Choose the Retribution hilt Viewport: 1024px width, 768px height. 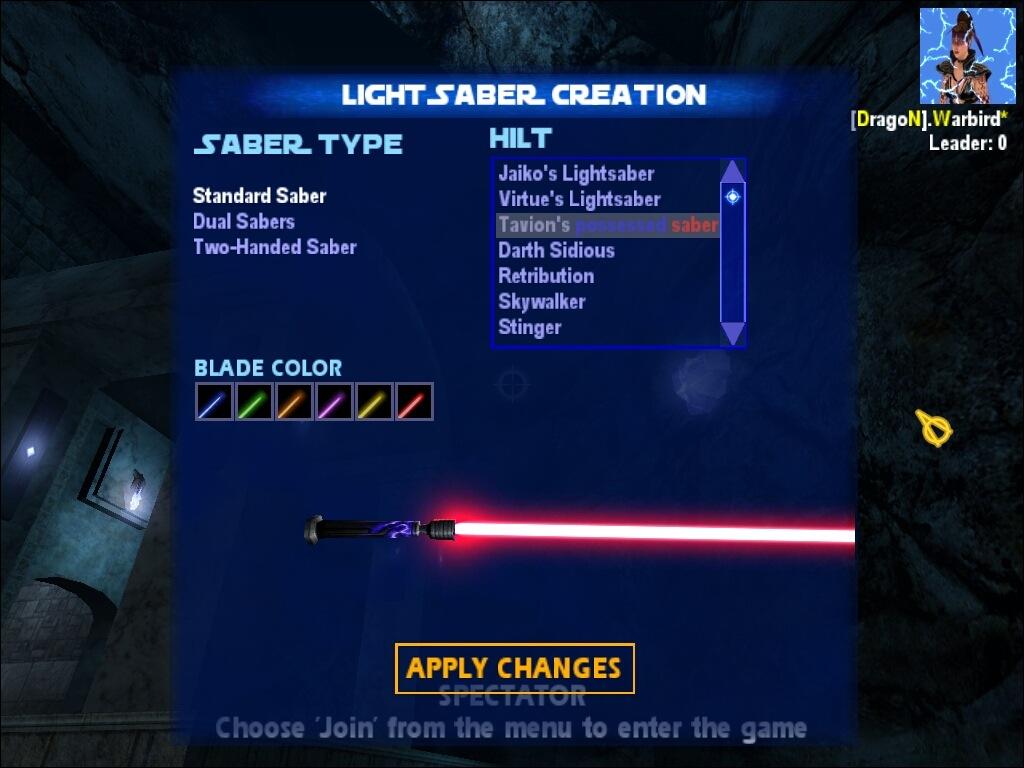coord(546,276)
